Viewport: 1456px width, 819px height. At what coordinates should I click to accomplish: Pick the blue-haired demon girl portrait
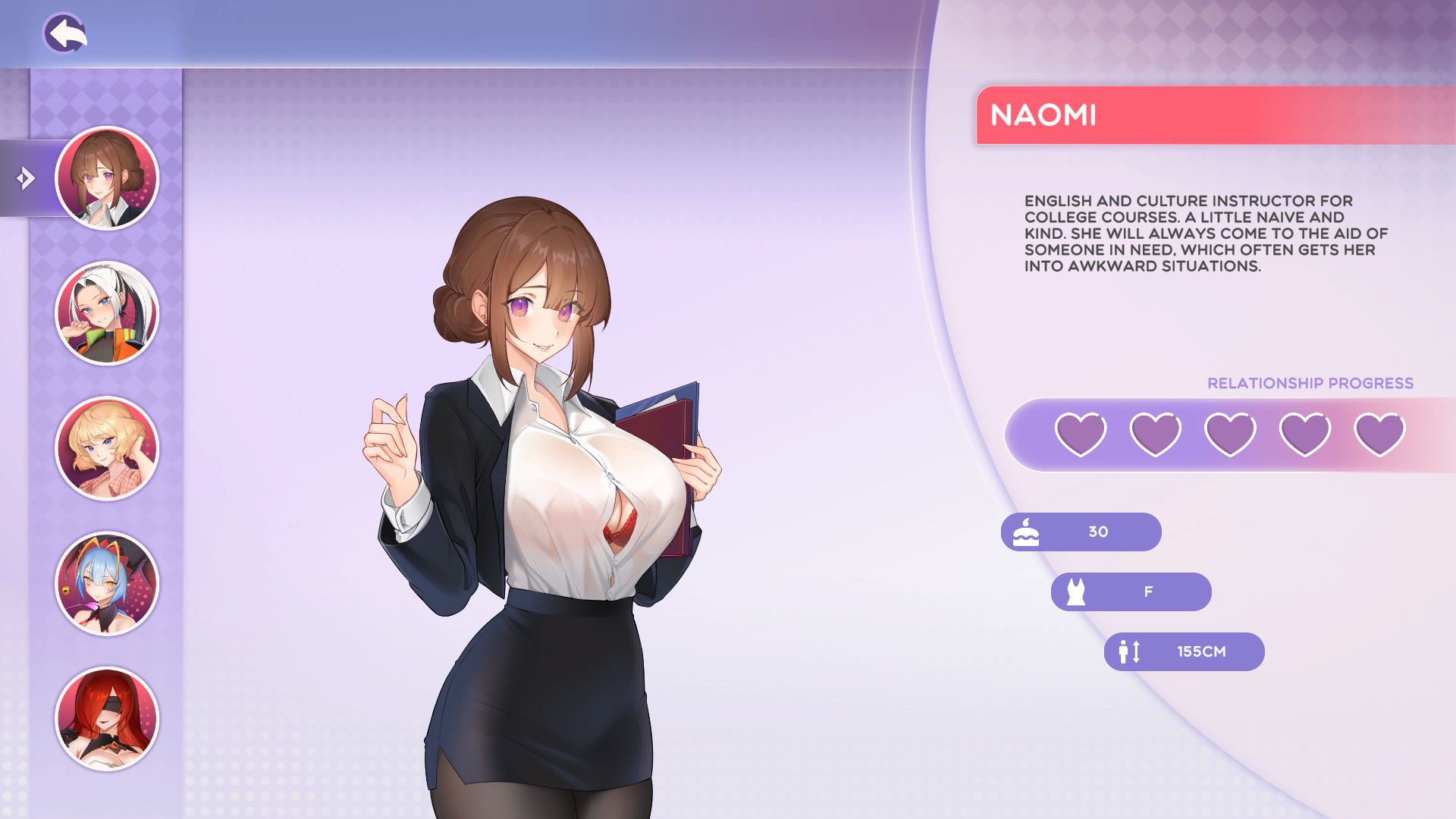pyautogui.click(x=107, y=583)
